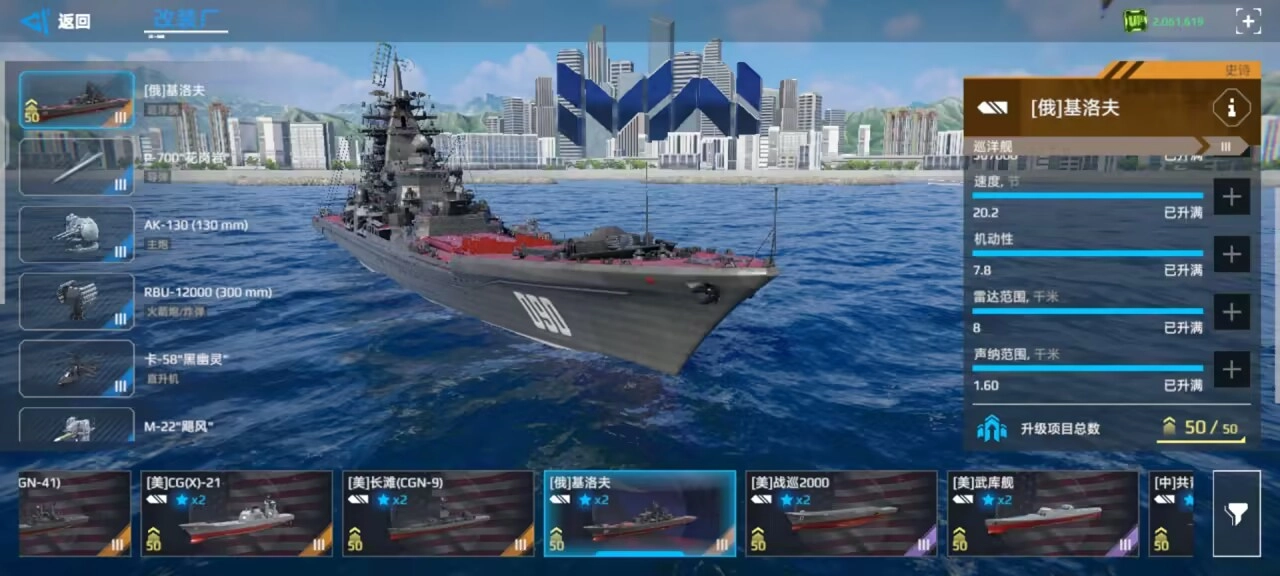Open the ship filter funnel button
The height and width of the screenshot is (576, 1280).
click(1236, 513)
